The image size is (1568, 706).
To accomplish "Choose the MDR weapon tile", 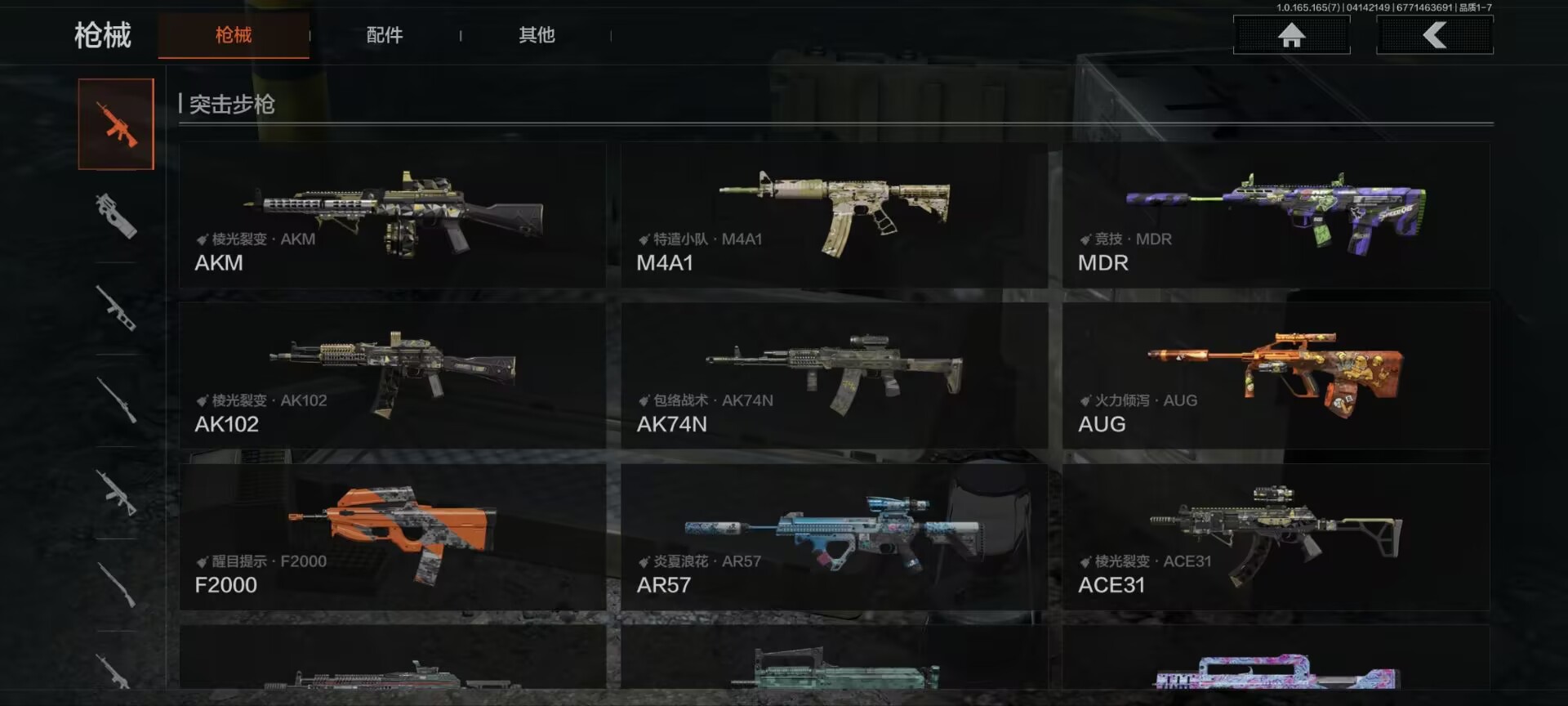I will pos(1276,215).
